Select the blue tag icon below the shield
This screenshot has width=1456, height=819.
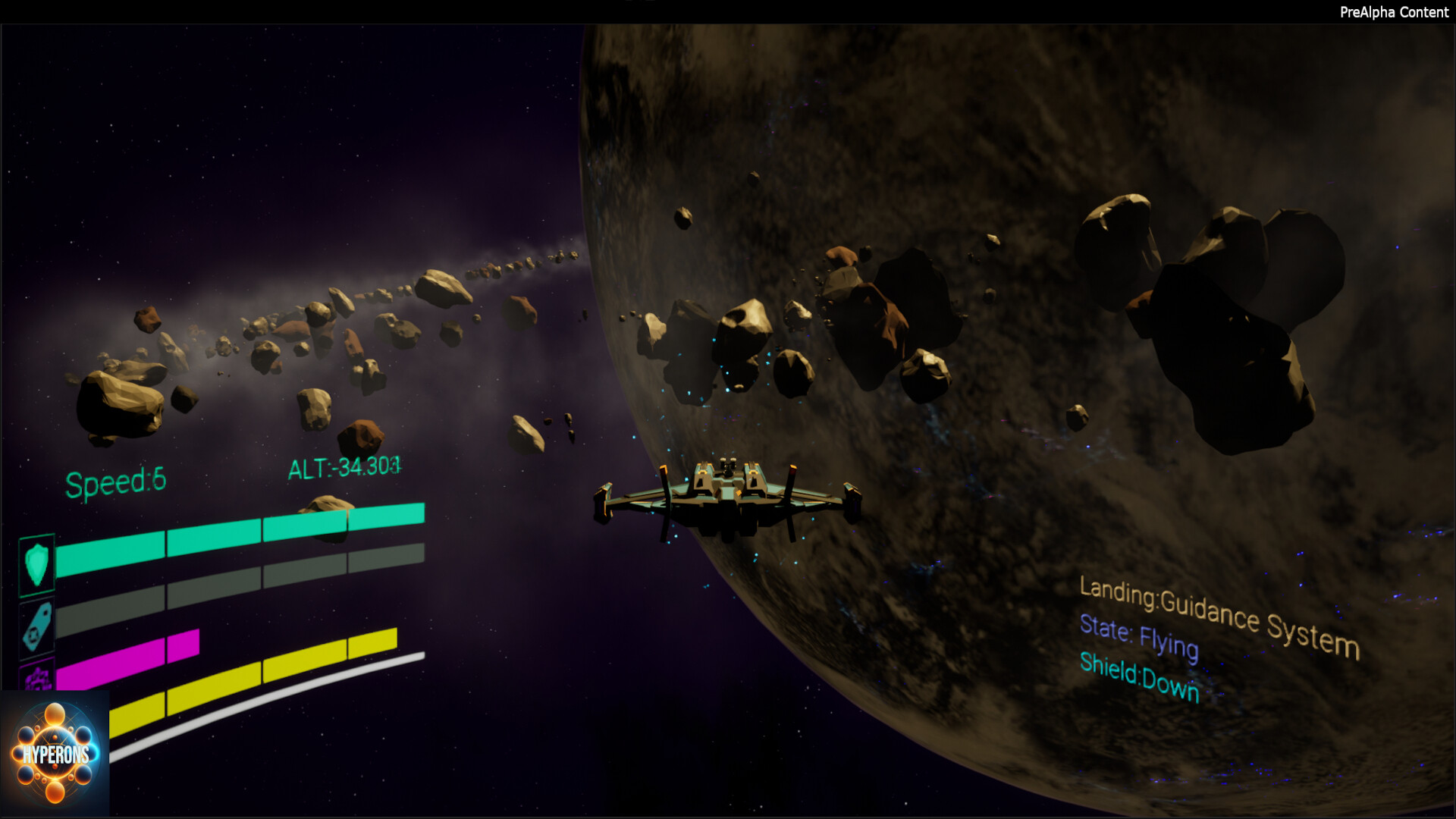(37, 627)
